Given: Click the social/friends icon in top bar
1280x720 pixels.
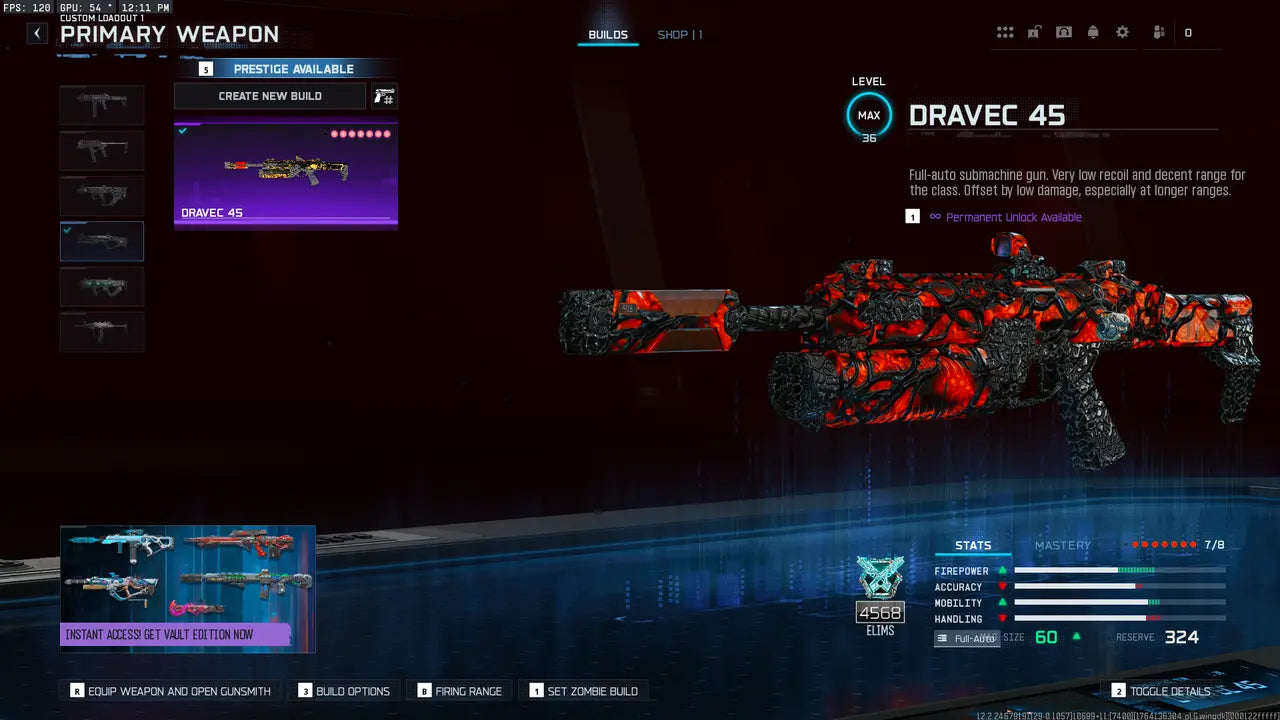Looking at the screenshot, I should tap(1157, 32).
